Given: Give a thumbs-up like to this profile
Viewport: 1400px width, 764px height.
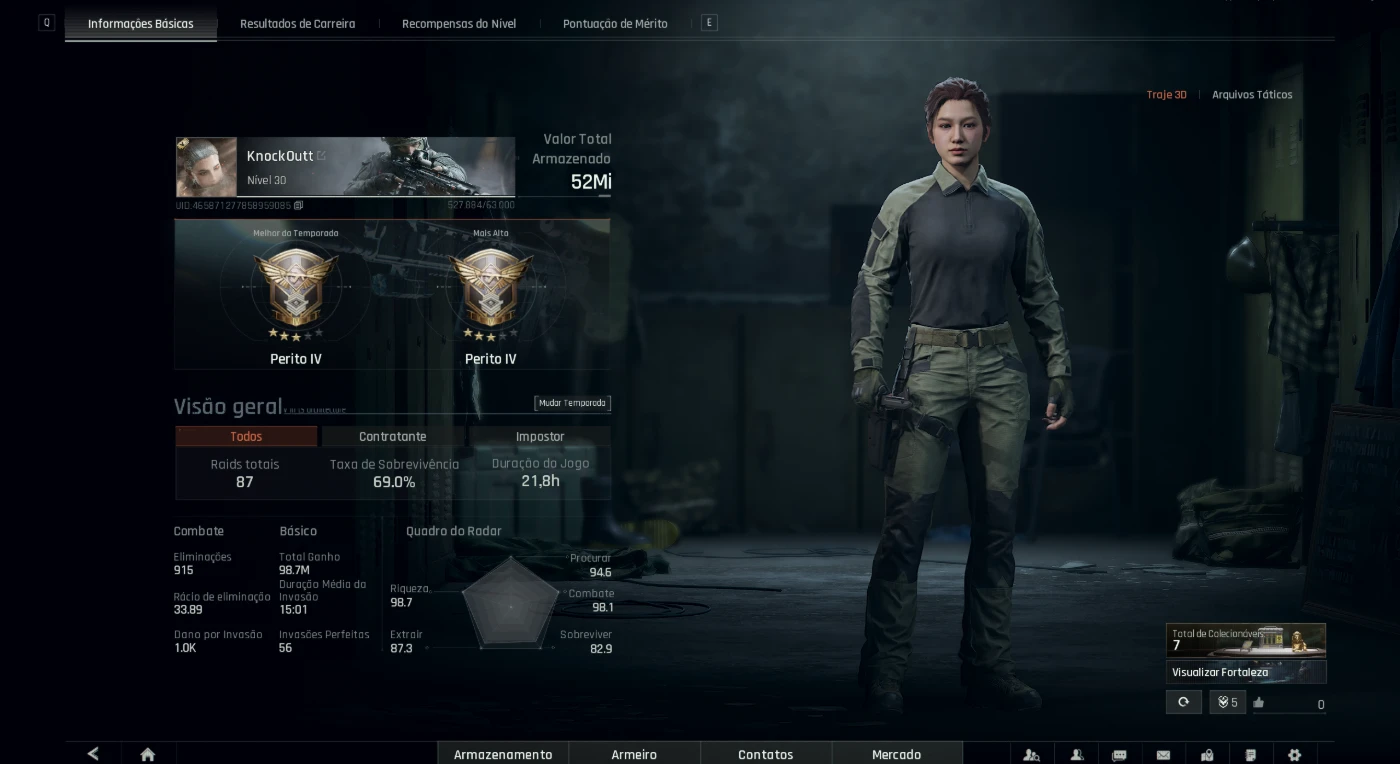Looking at the screenshot, I should coord(1259,703).
